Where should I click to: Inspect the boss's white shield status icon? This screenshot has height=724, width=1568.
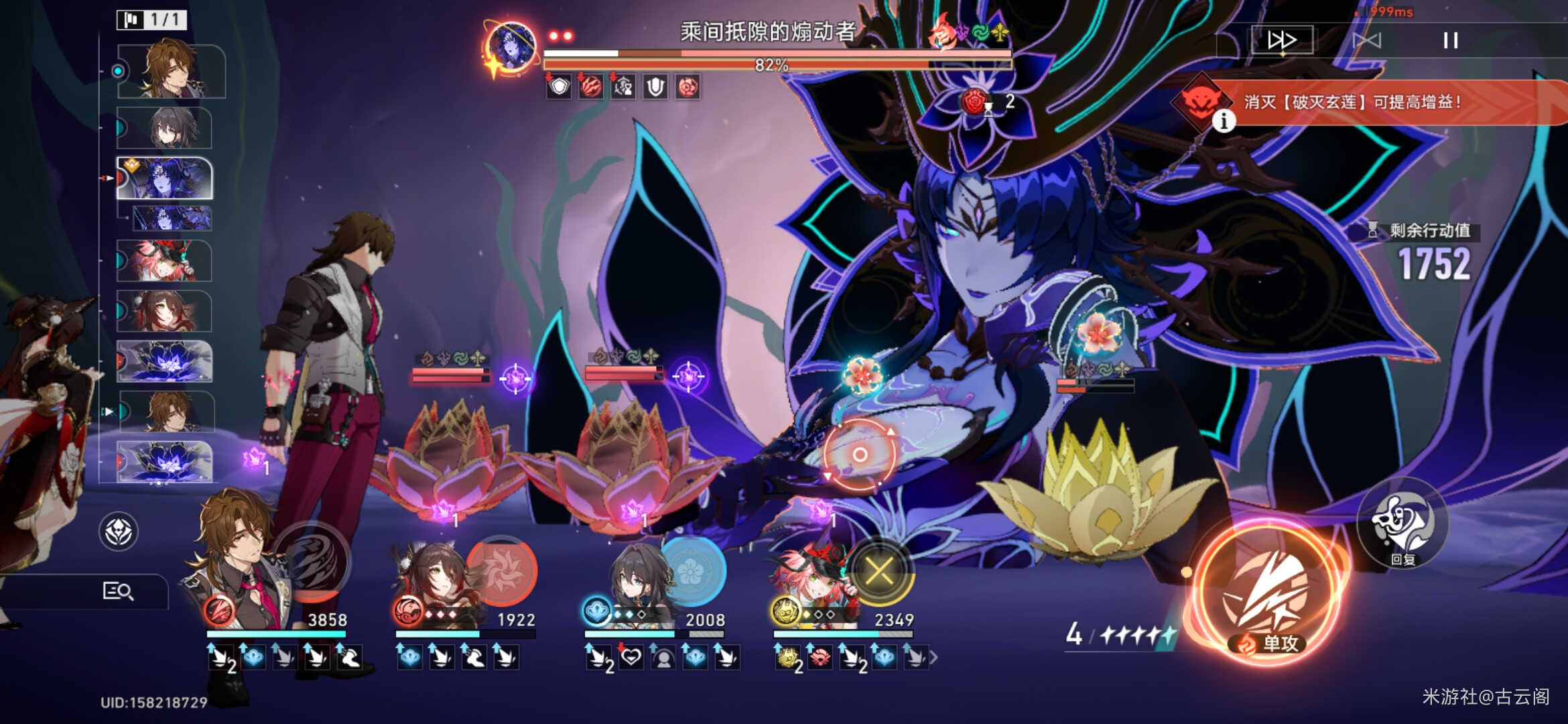655,87
